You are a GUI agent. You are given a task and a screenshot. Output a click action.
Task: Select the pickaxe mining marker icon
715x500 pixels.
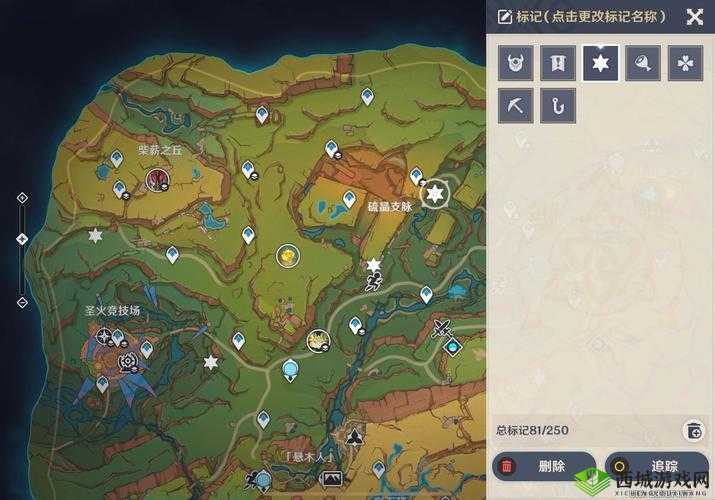tap(516, 106)
